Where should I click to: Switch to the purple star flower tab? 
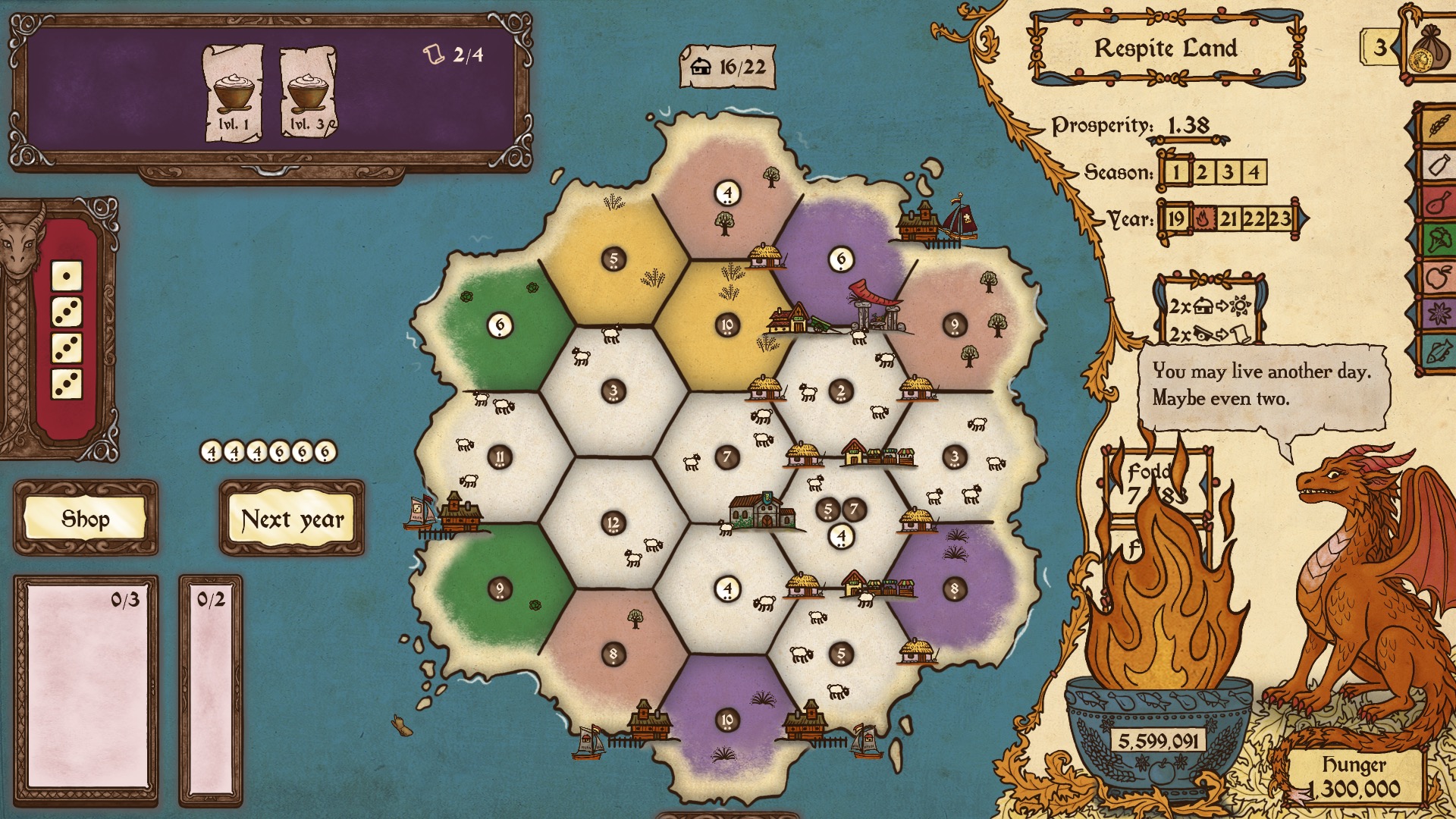1438,313
